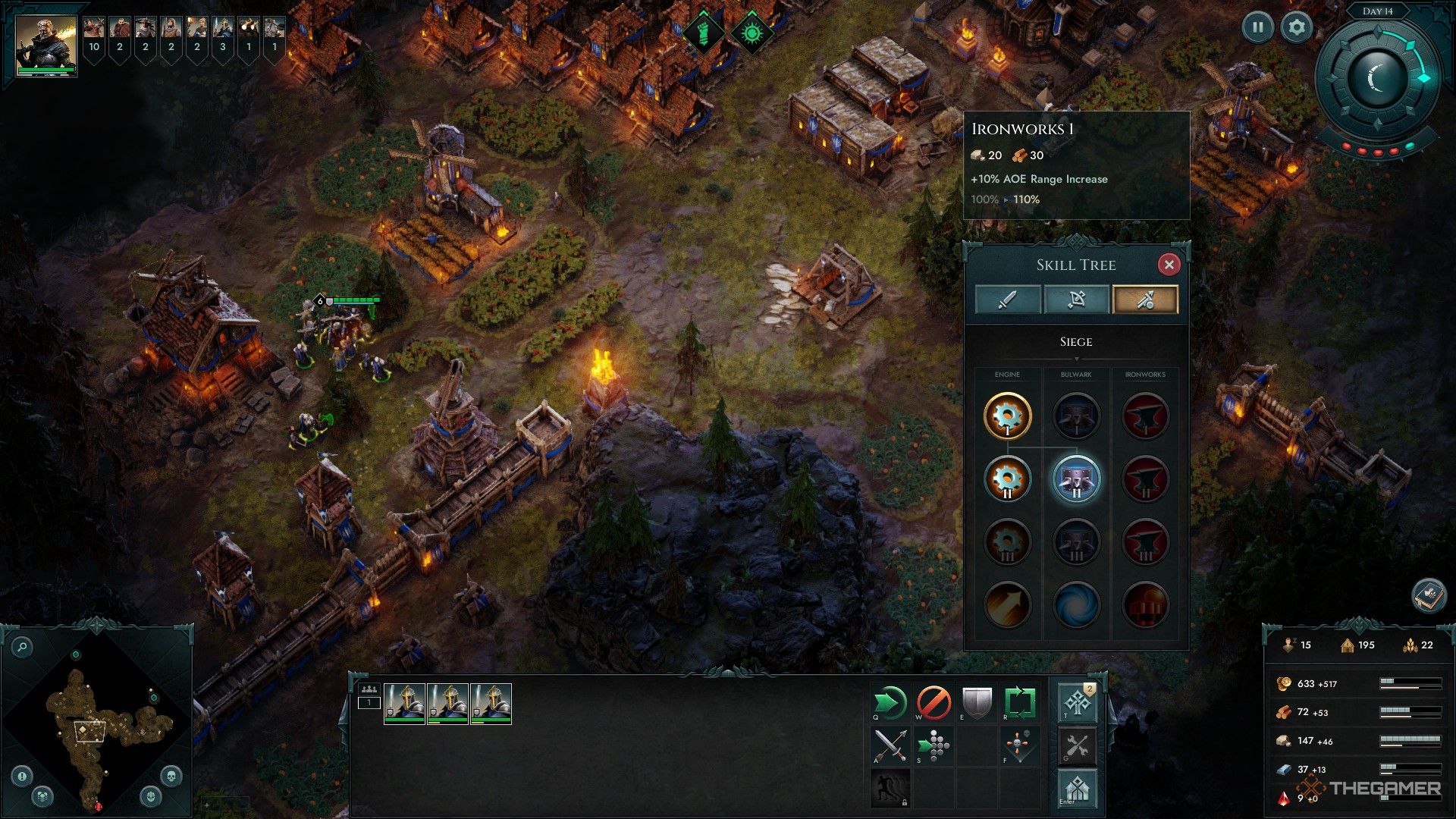Image resolution: width=1456 pixels, height=819 pixels.
Task: Close the Skill Tree panel
Action: pyautogui.click(x=1170, y=265)
